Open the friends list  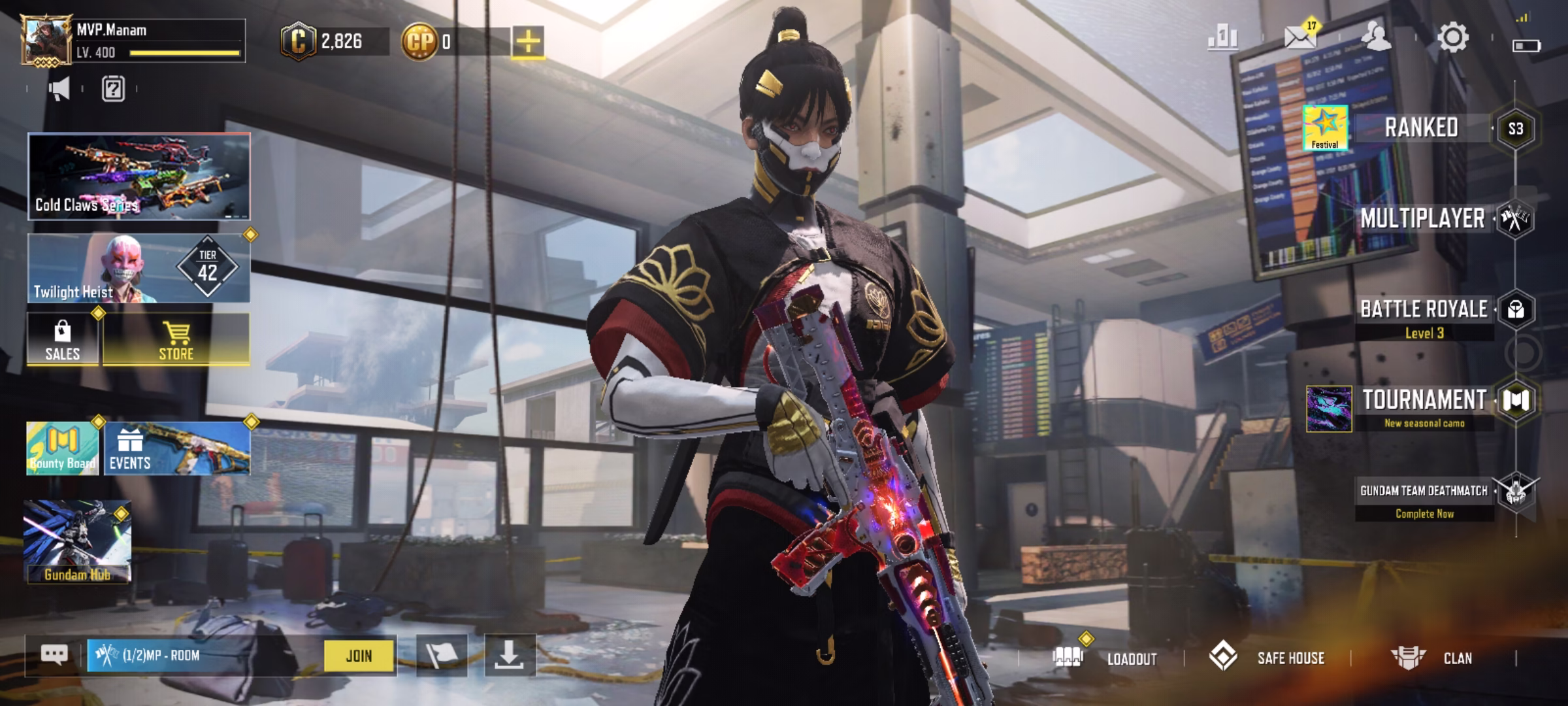pos(1376,38)
